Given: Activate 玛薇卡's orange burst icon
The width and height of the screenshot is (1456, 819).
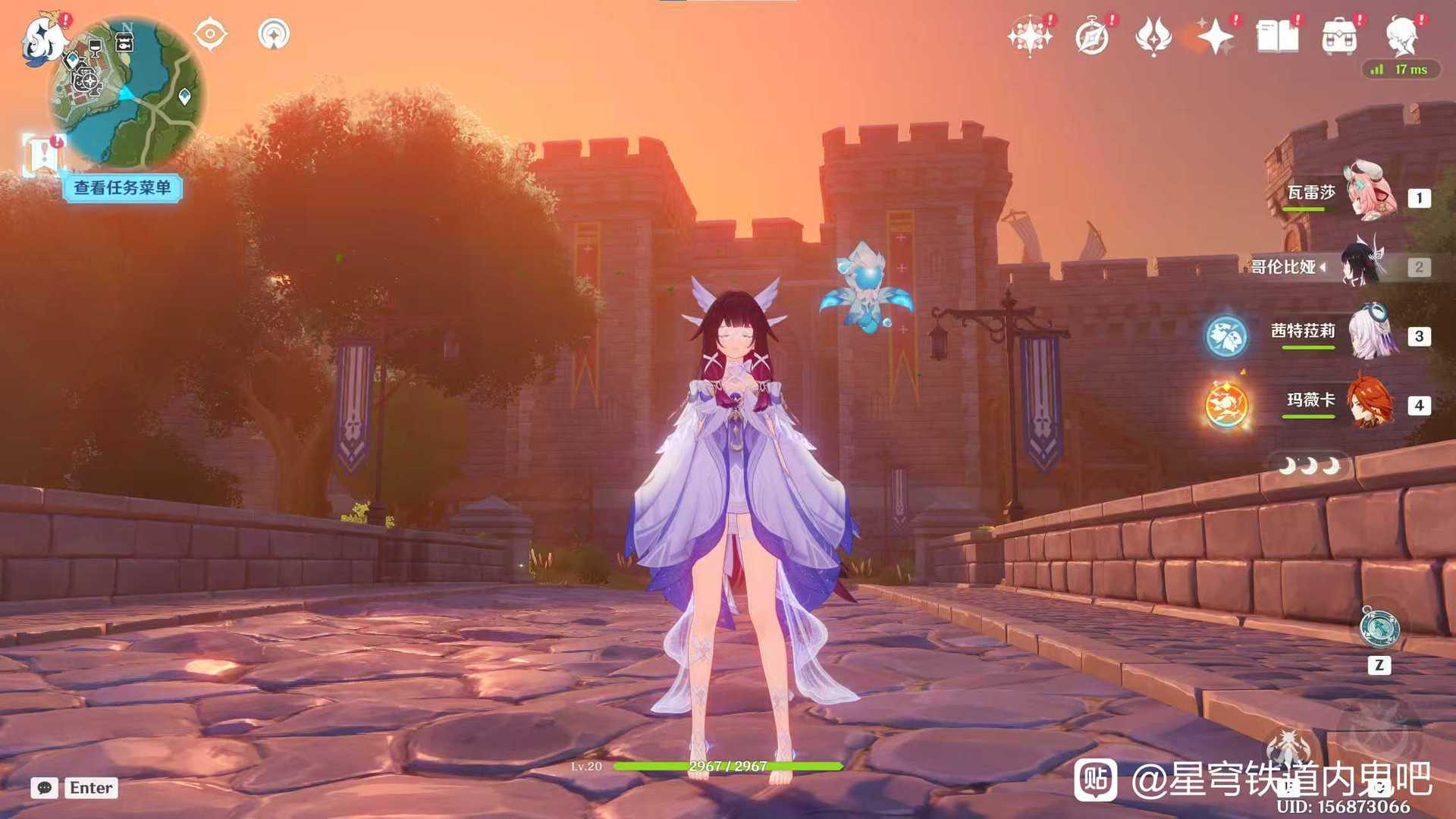Looking at the screenshot, I should pos(1226,404).
